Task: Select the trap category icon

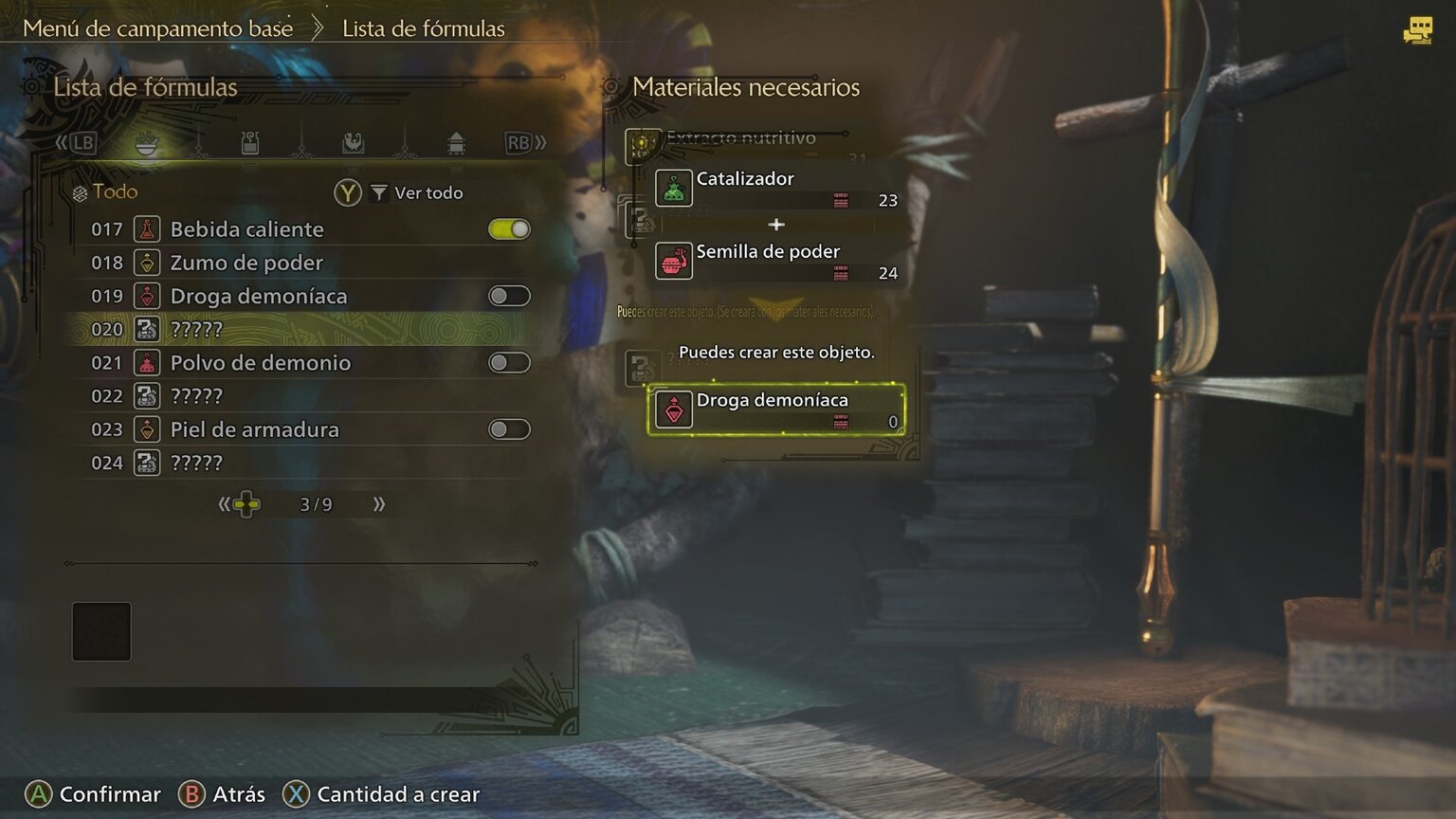Action: (354, 143)
